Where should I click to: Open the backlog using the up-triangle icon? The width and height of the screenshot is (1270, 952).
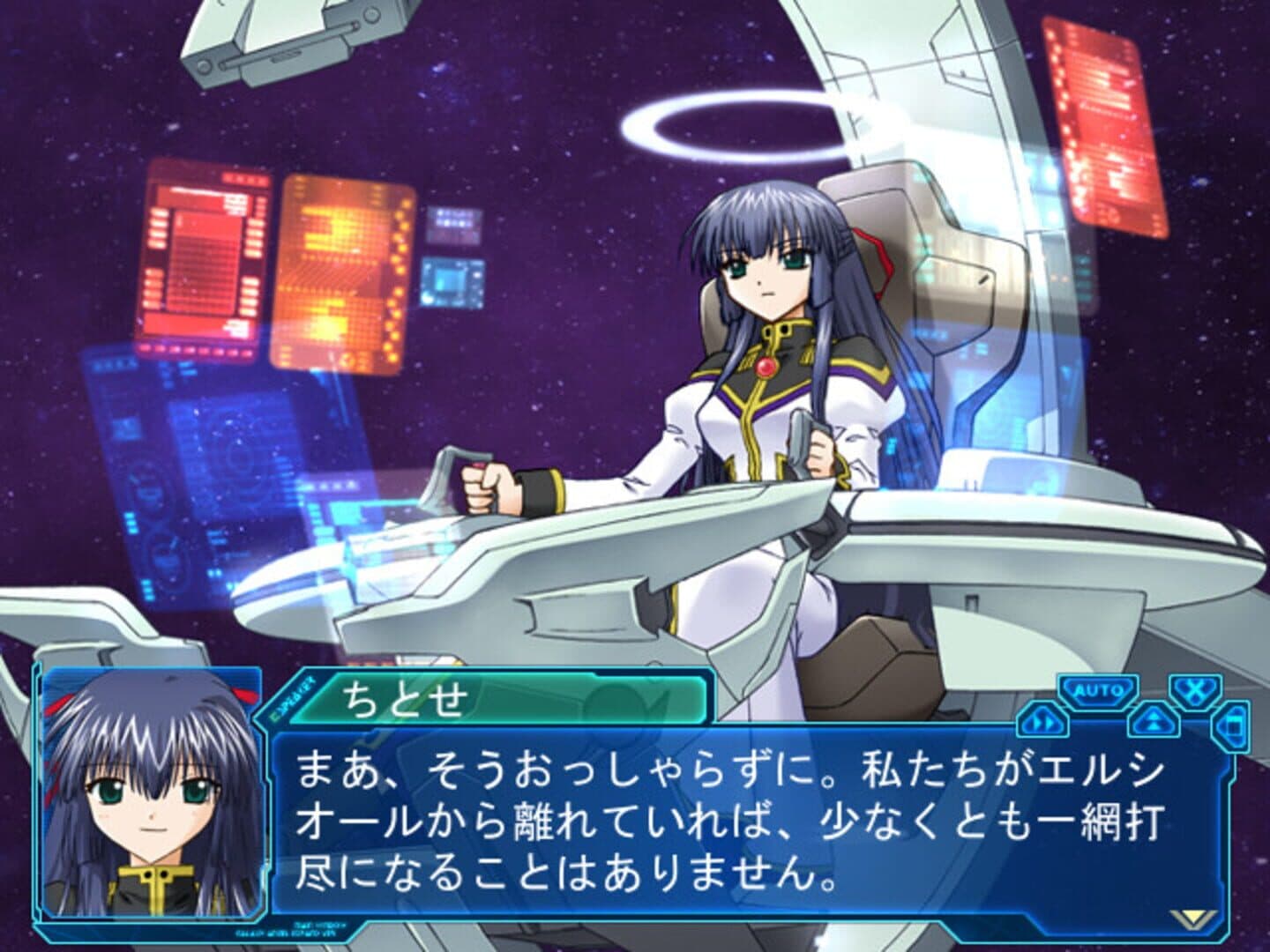(x=1153, y=719)
